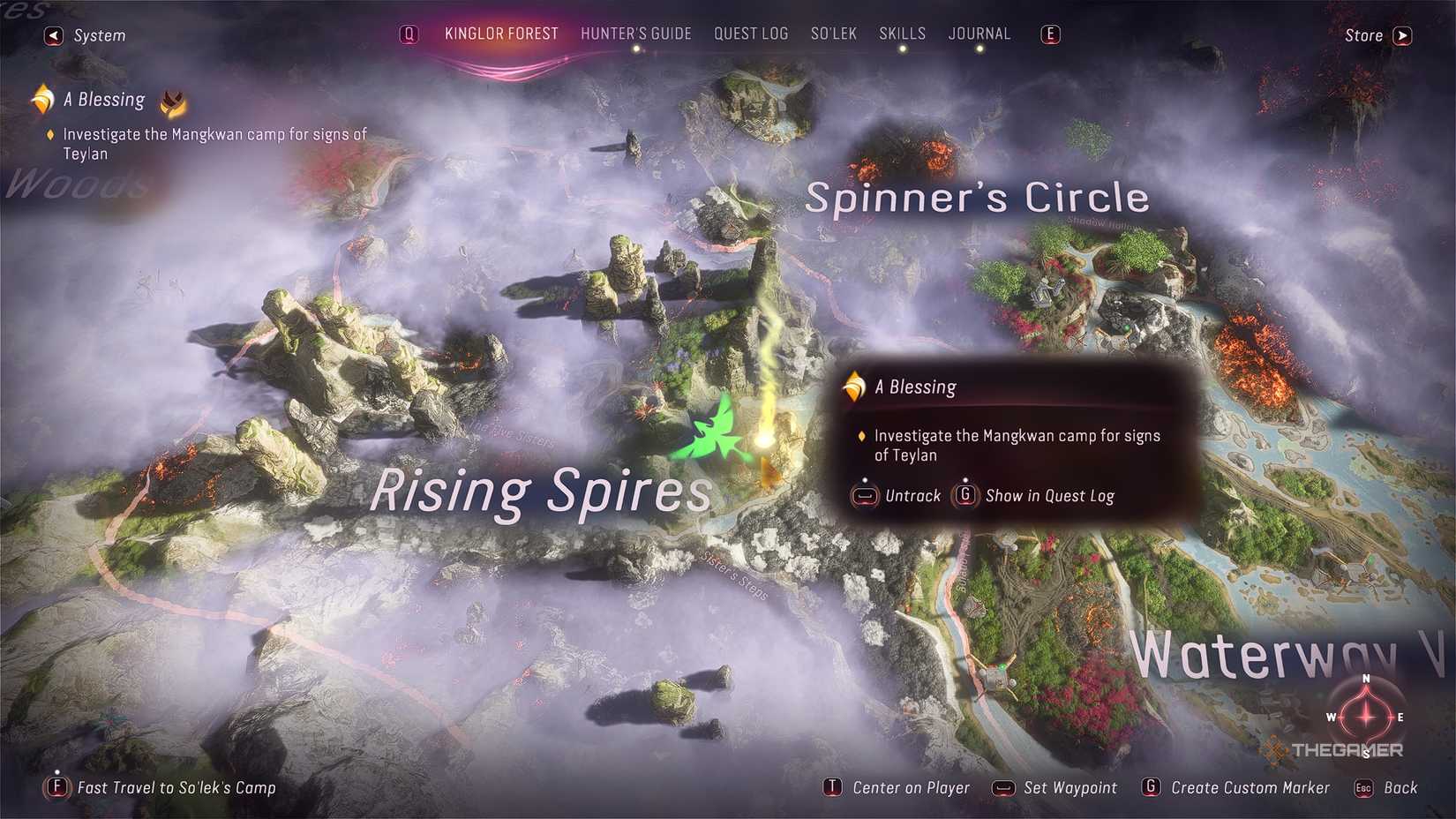Viewport: 1456px width, 819px height.
Task: Click the compass rose on the map
Action: point(1365,716)
